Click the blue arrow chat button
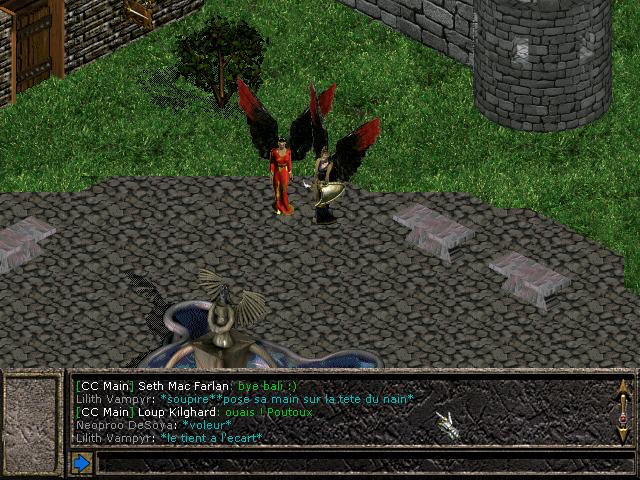640x480 pixels. [x=82, y=463]
